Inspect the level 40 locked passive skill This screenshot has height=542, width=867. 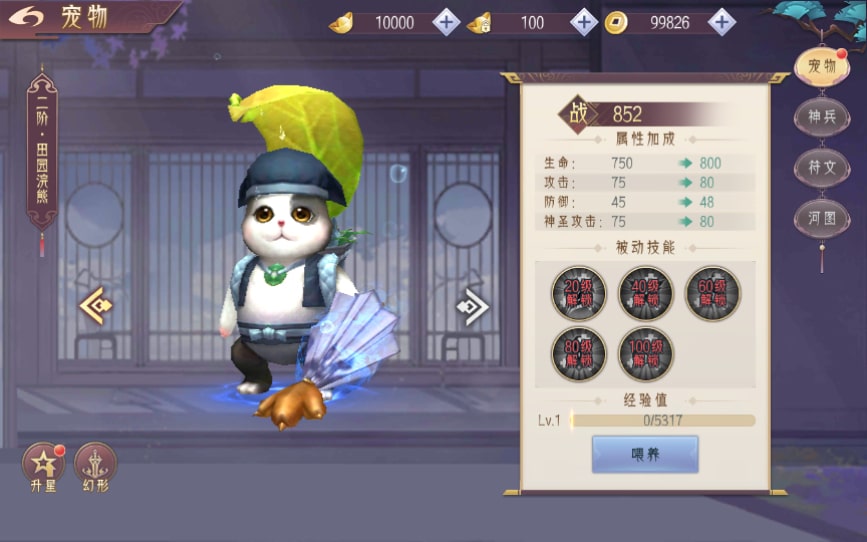click(645, 293)
